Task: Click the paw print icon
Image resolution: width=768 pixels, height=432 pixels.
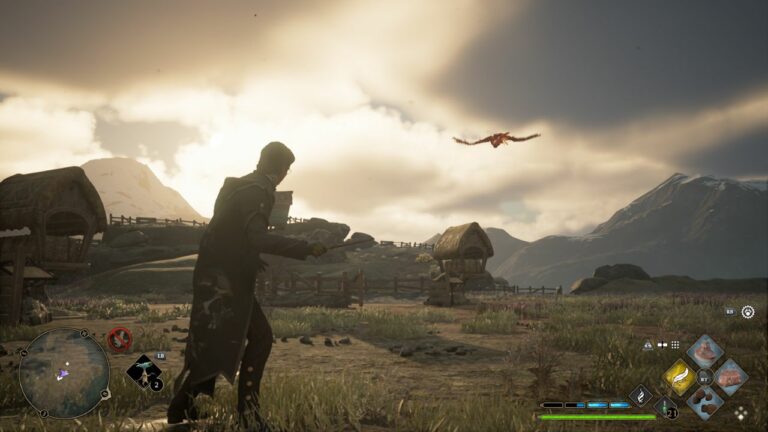Action: 748,312
